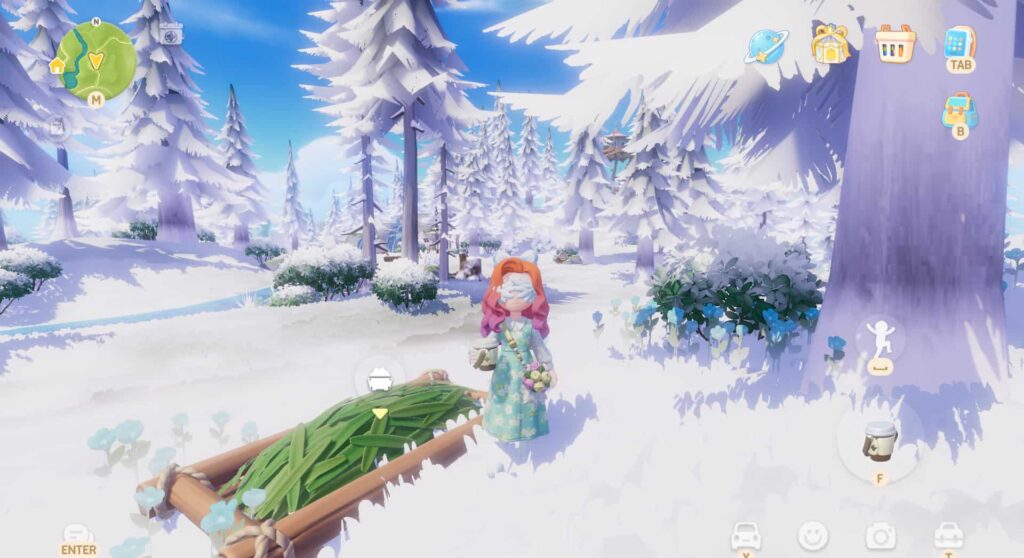Open the camera photo mode

[880, 536]
